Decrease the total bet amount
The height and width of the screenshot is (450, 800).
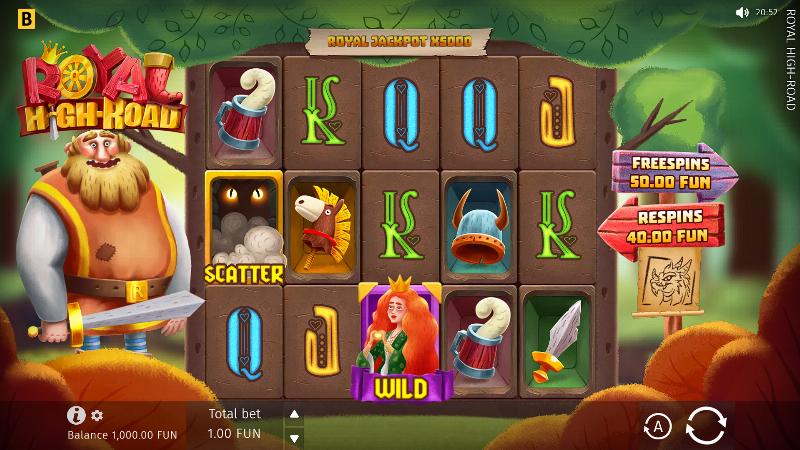[294, 437]
